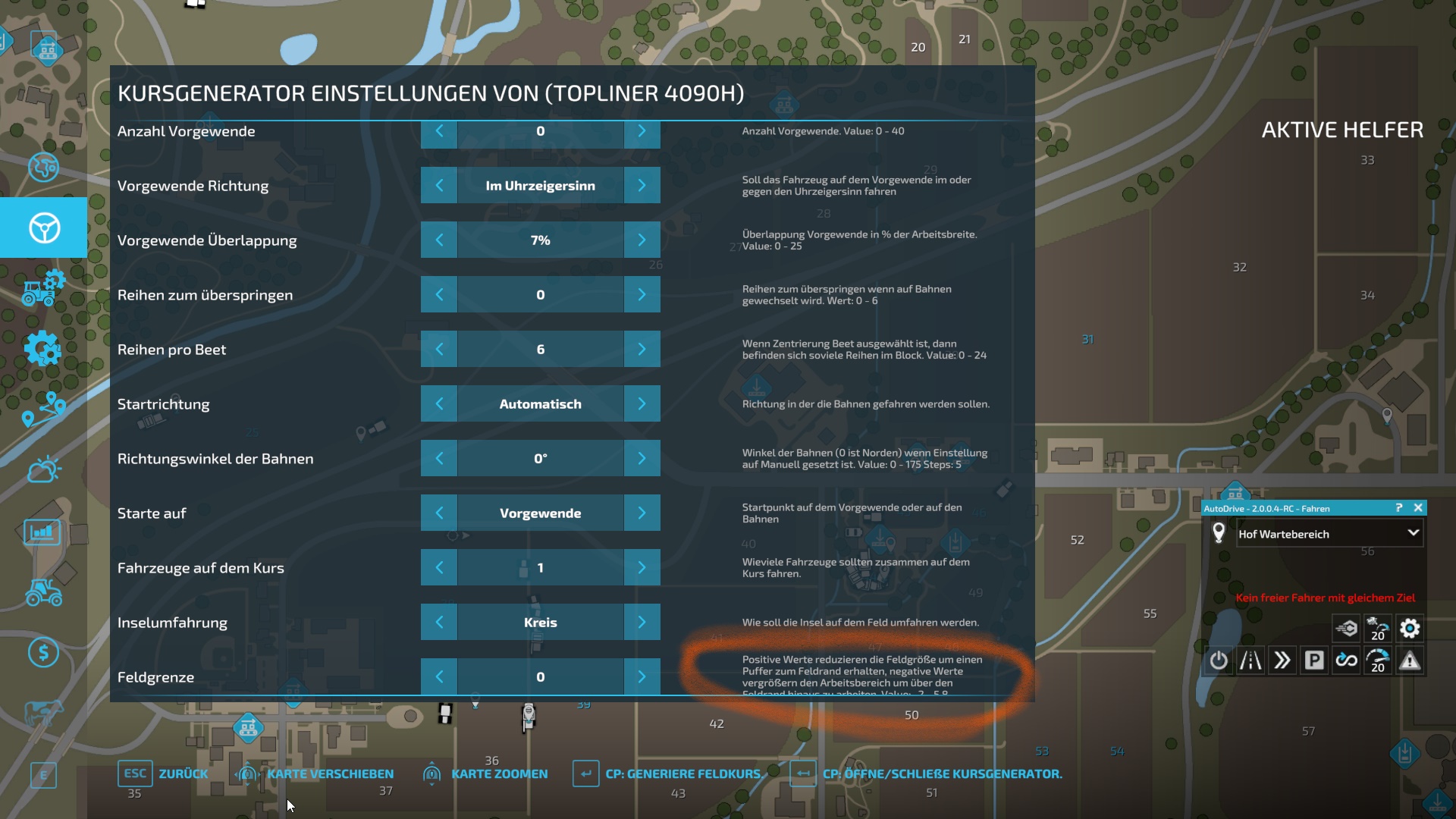Open the statistics chart icon in the sidebar
Viewport: 1456px width, 819px height.
click(x=42, y=532)
